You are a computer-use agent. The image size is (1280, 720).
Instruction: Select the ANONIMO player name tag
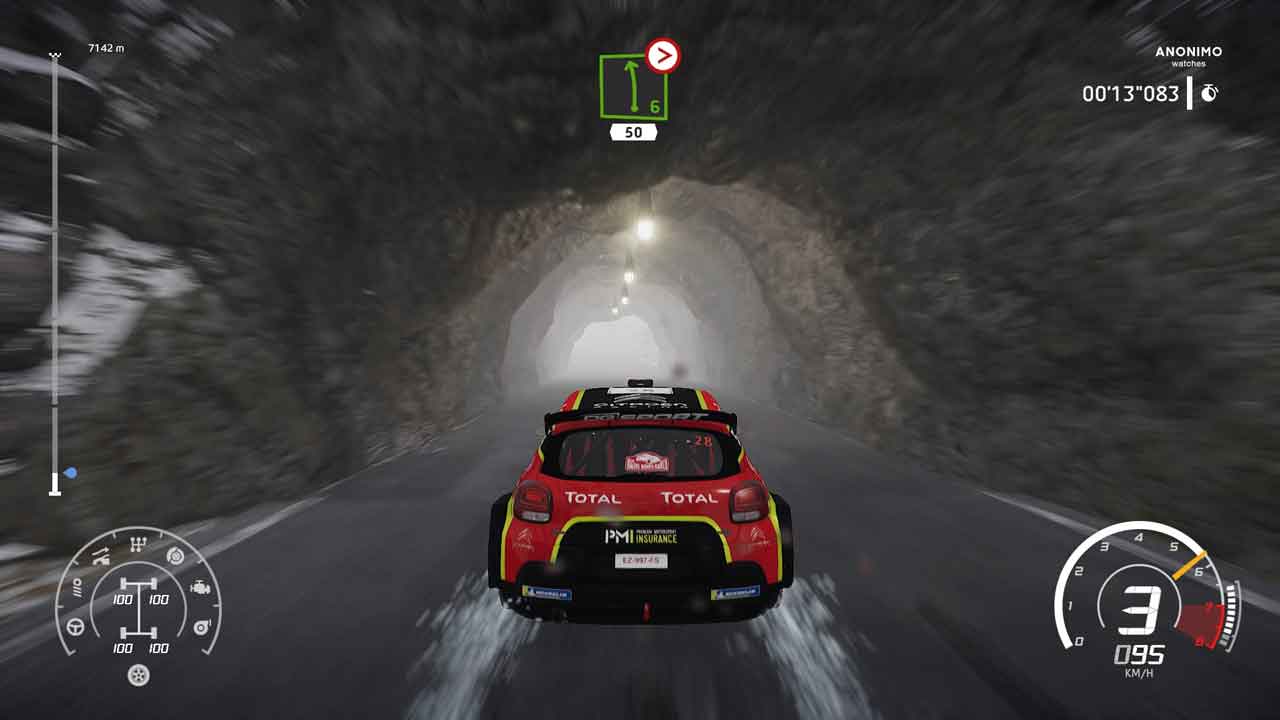click(1188, 52)
